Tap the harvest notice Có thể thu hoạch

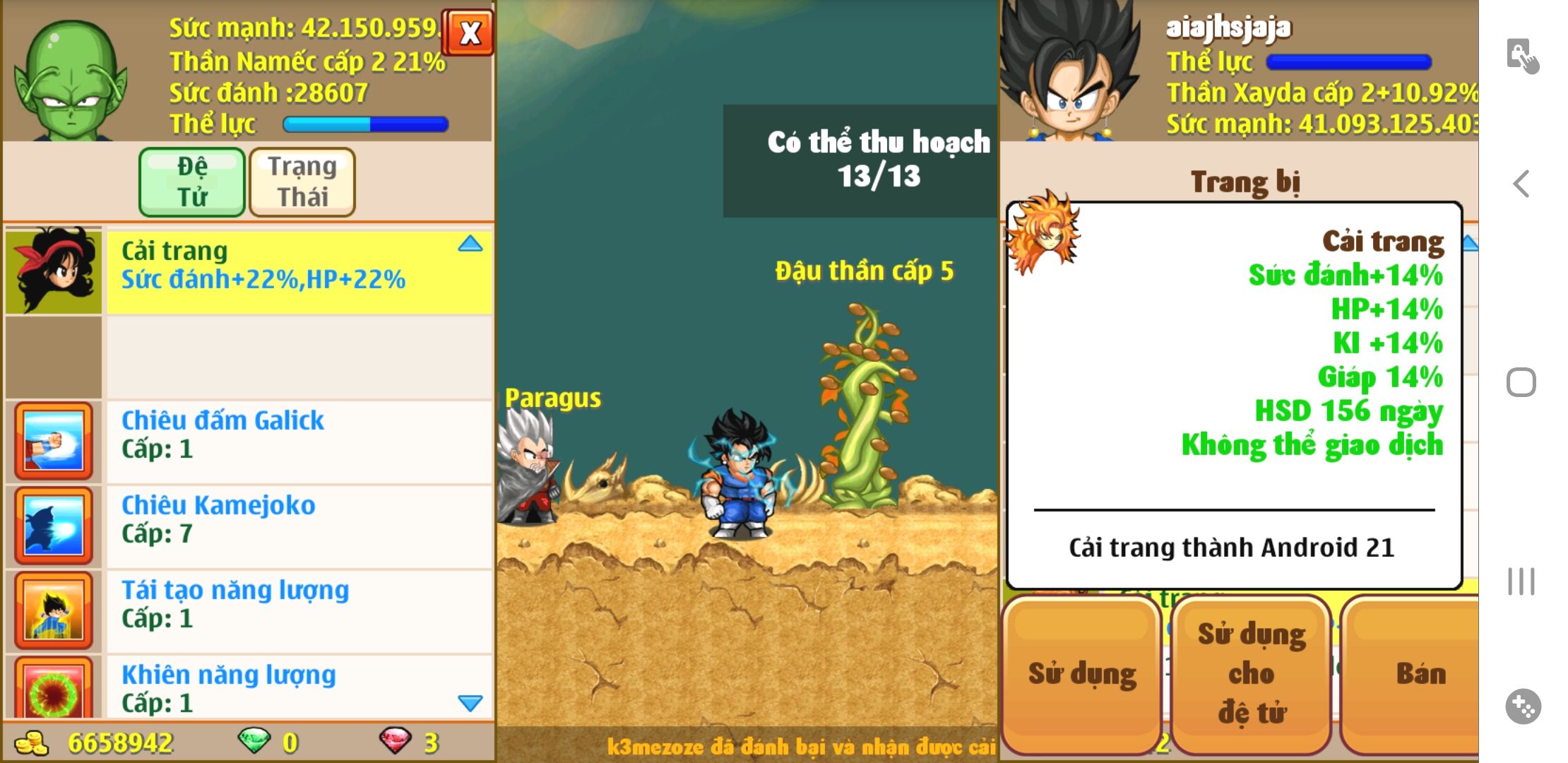pos(878,160)
